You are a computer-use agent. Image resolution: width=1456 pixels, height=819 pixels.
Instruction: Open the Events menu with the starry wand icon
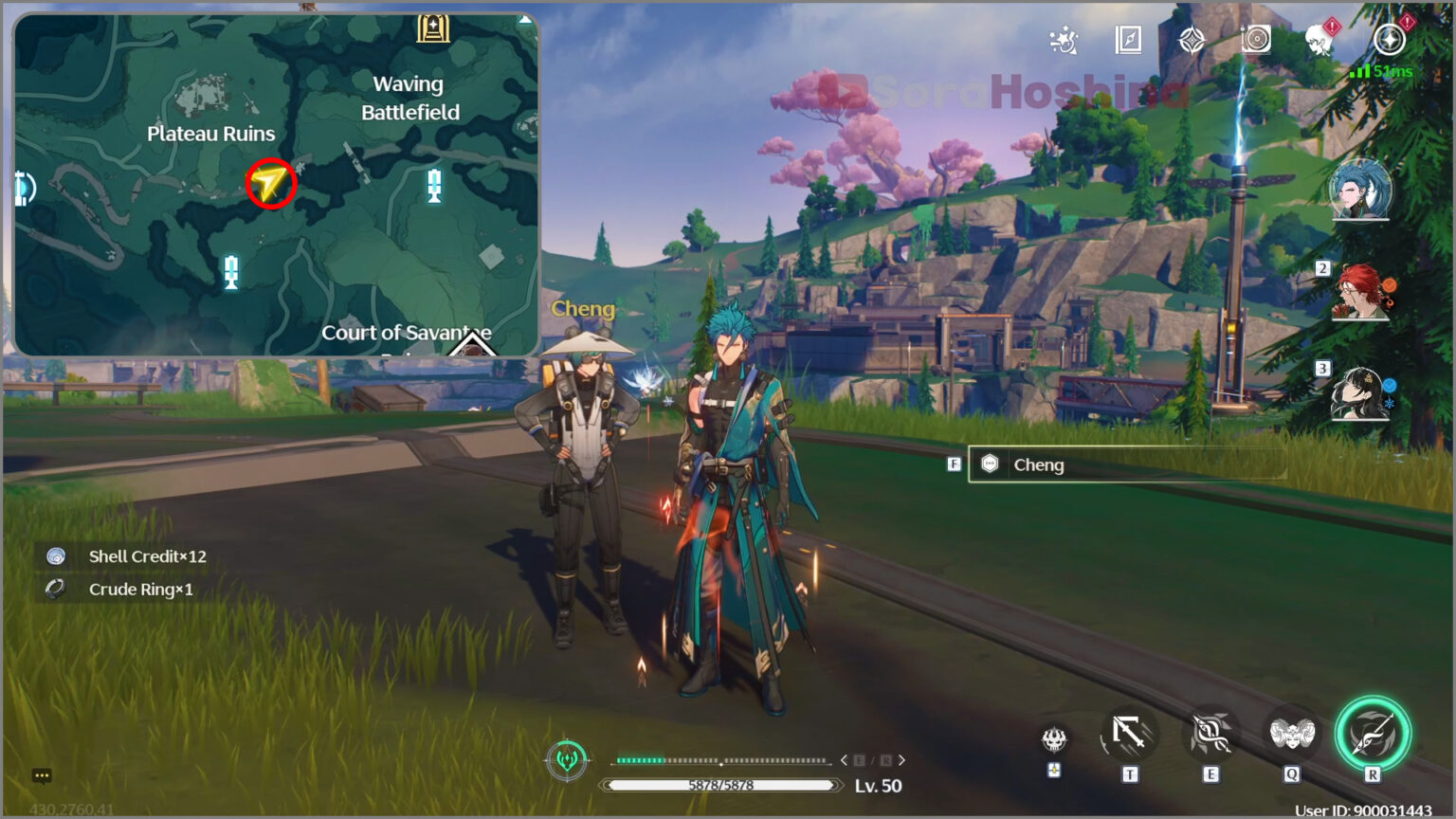click(1064, 41)
